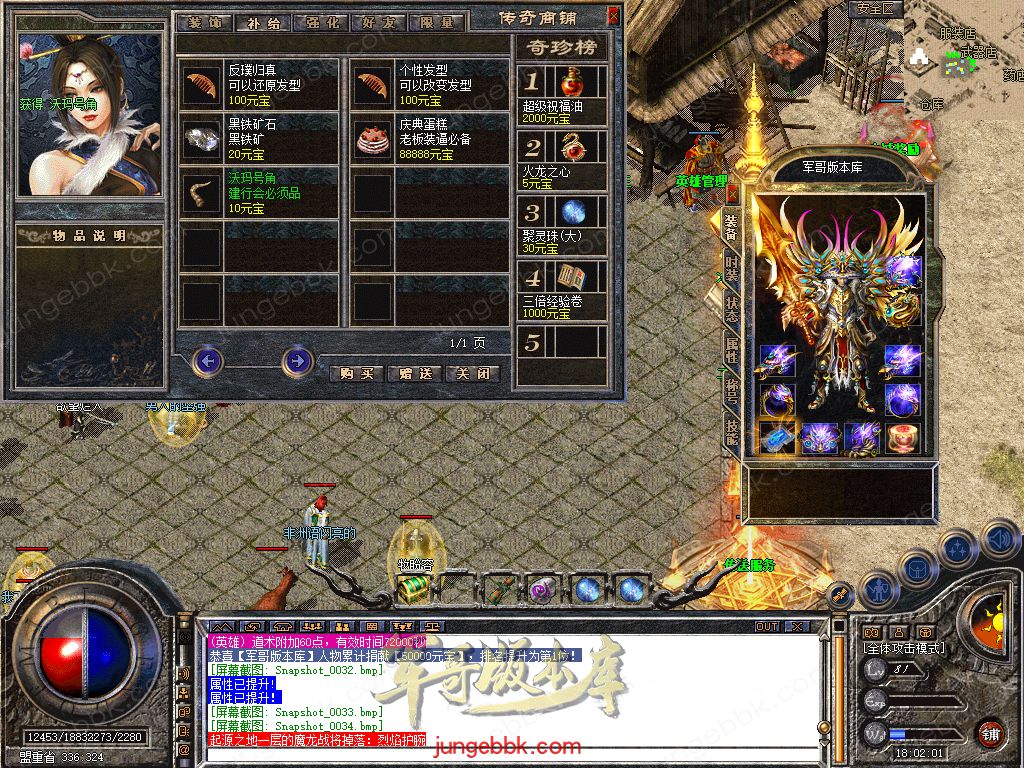Open the 铺 shop button
Viewport: 1024px width, 768px height.
pos(990,733)
